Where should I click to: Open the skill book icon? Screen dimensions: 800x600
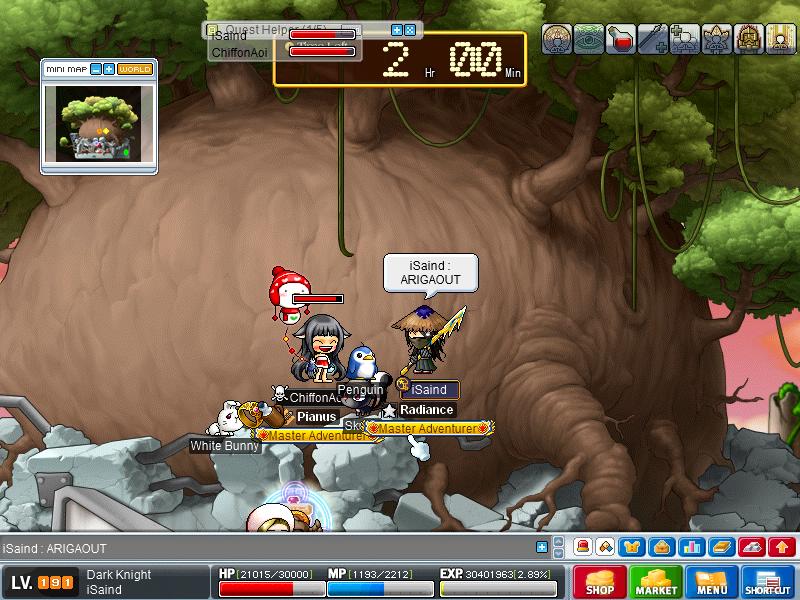point(721,547)
